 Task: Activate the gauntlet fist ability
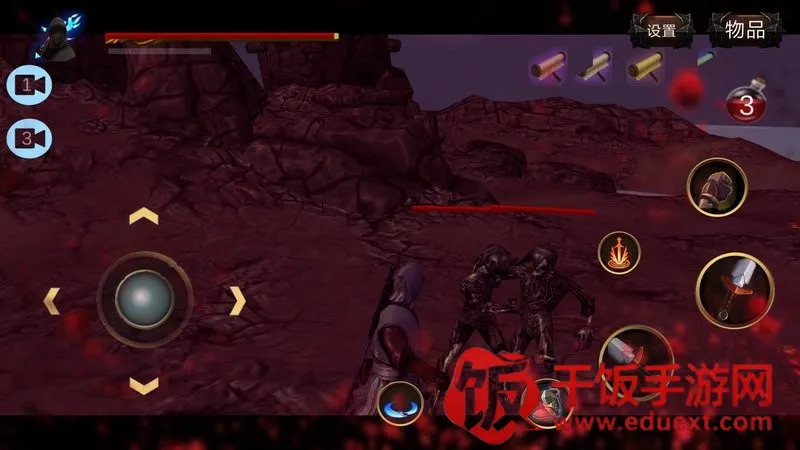coord(717,187)
